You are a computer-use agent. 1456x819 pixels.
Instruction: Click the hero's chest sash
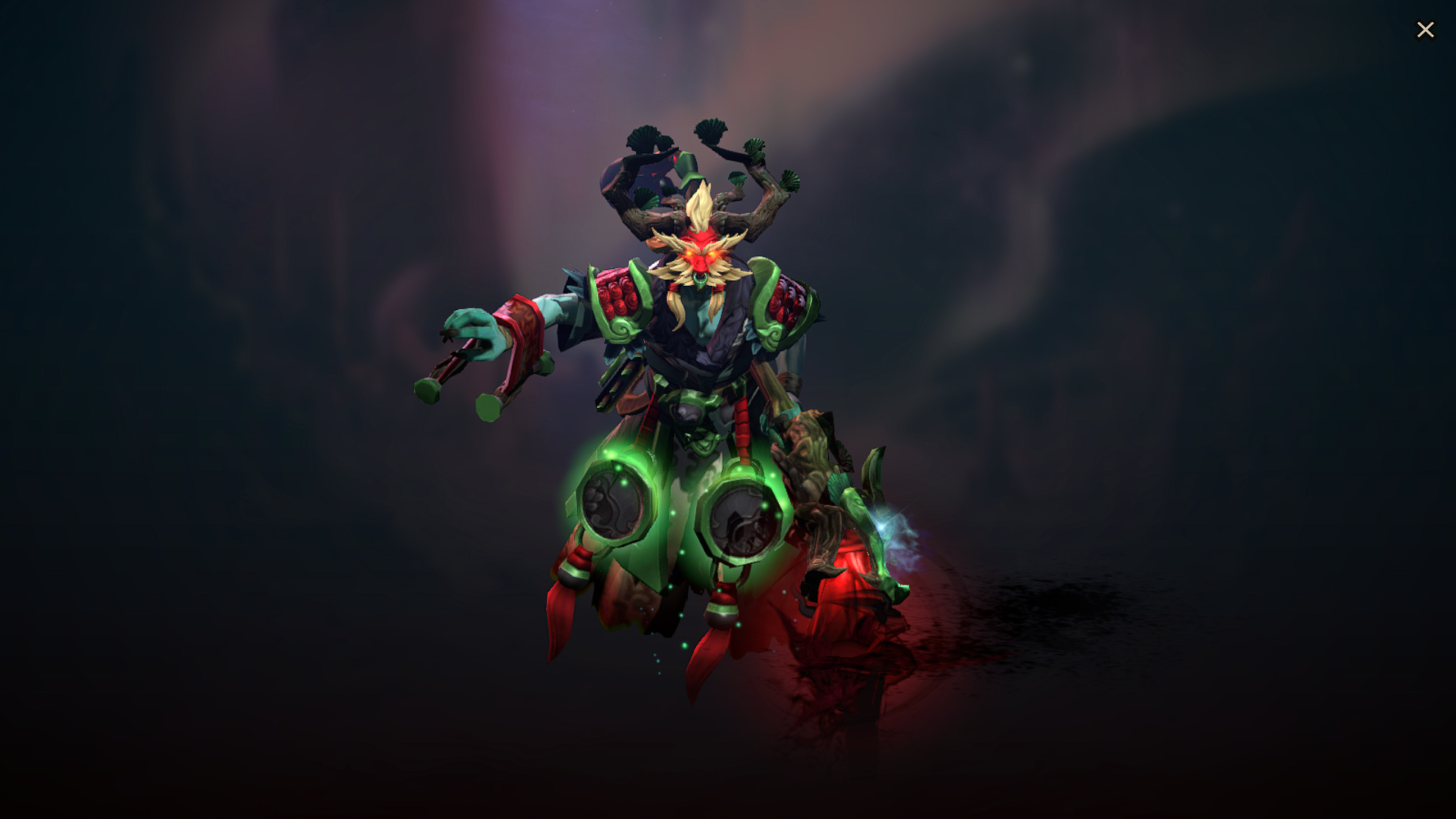tap(690, 364)
